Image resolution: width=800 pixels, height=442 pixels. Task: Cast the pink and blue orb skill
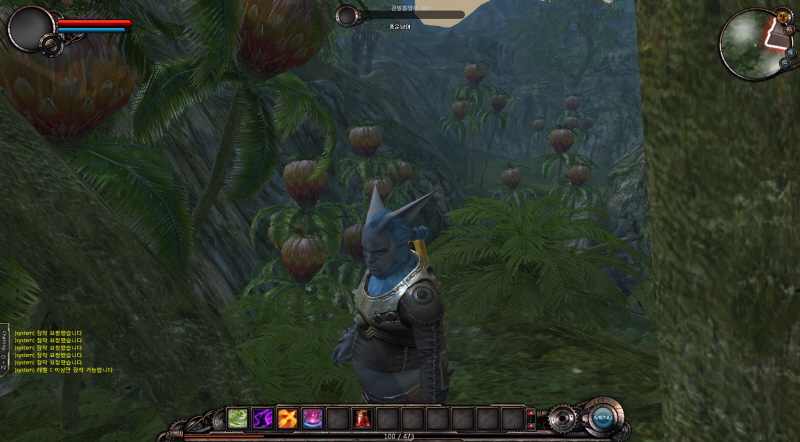click(x=313, y=418)
